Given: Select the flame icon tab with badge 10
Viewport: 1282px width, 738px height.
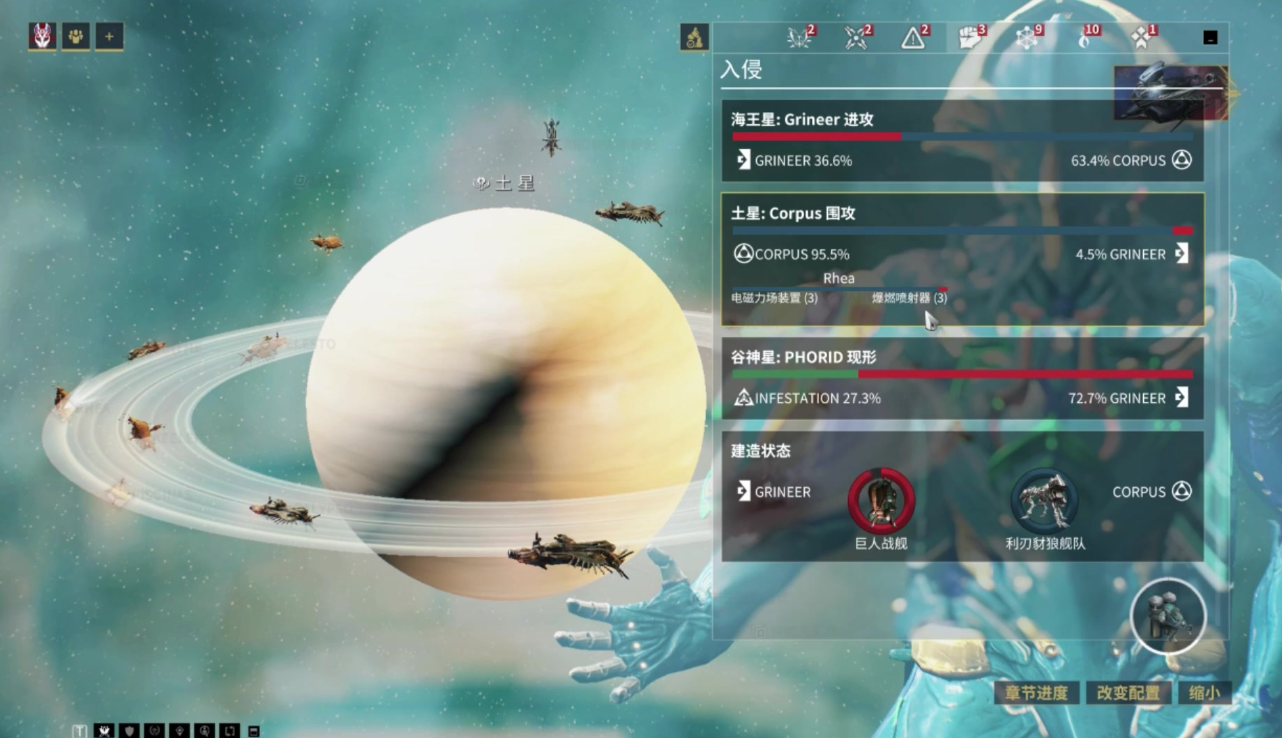Looking at the screenshot, I should point(1085,38).
